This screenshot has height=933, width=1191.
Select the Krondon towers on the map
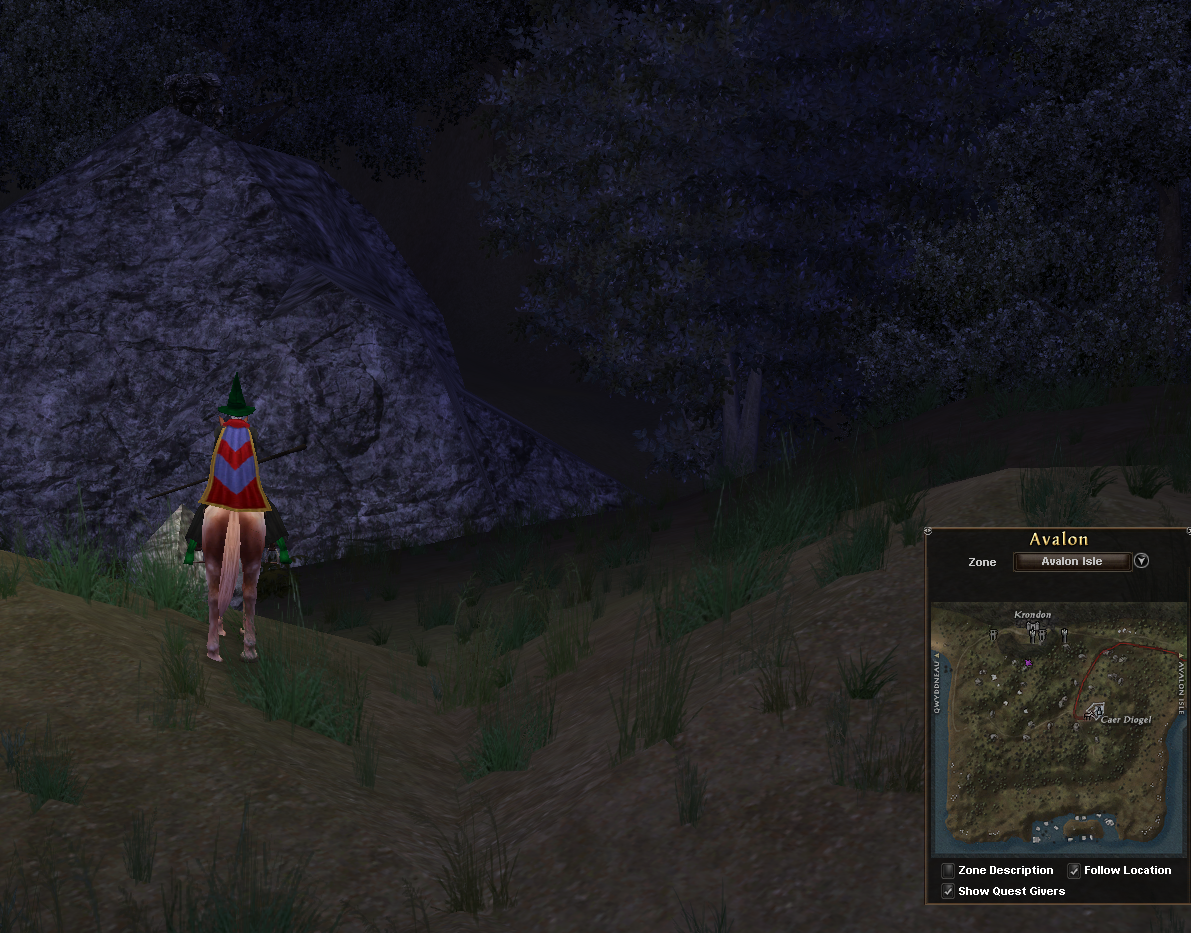coord(1034,631)
